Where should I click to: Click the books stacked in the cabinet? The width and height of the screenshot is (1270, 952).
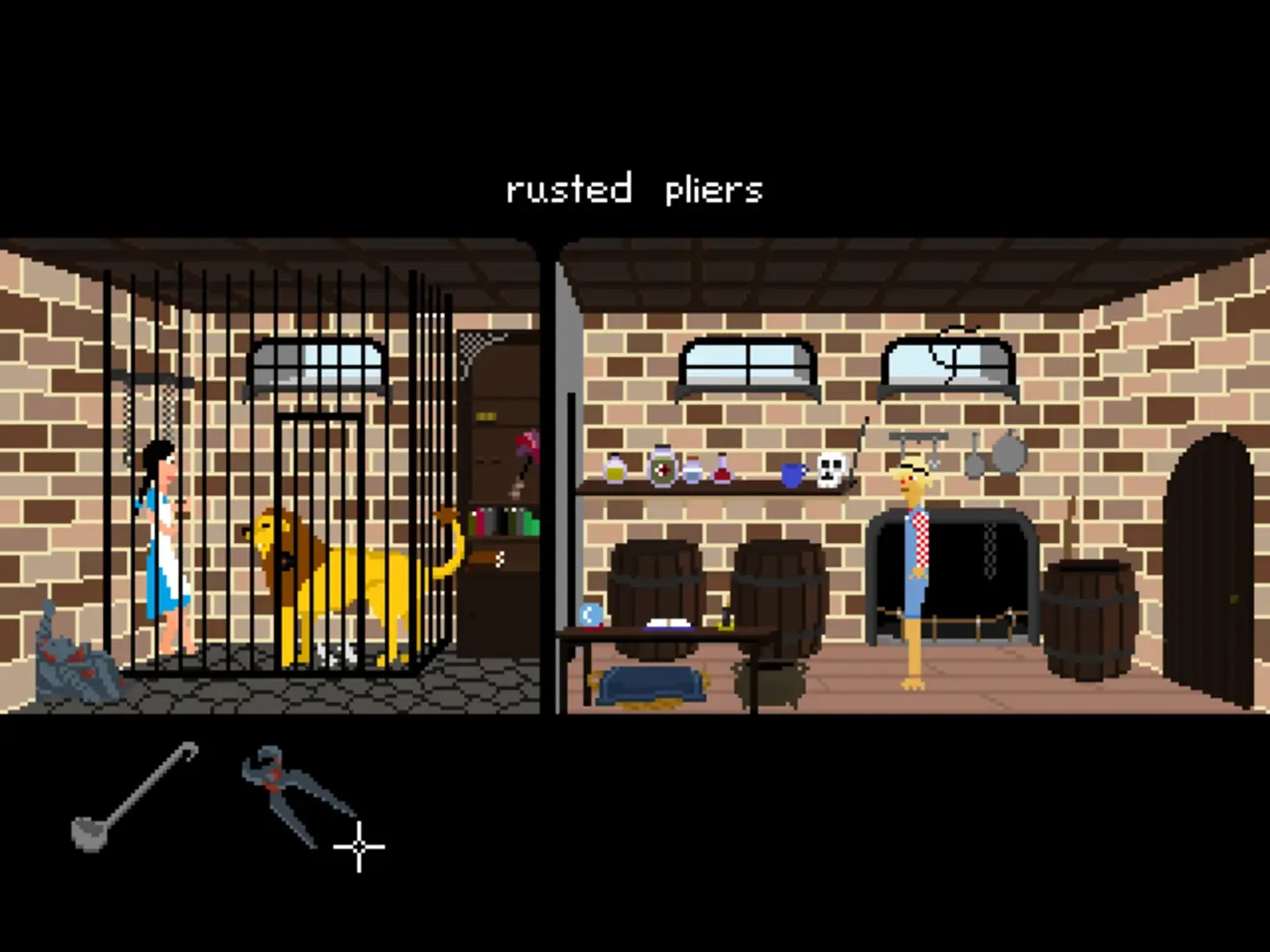point(503,520)
